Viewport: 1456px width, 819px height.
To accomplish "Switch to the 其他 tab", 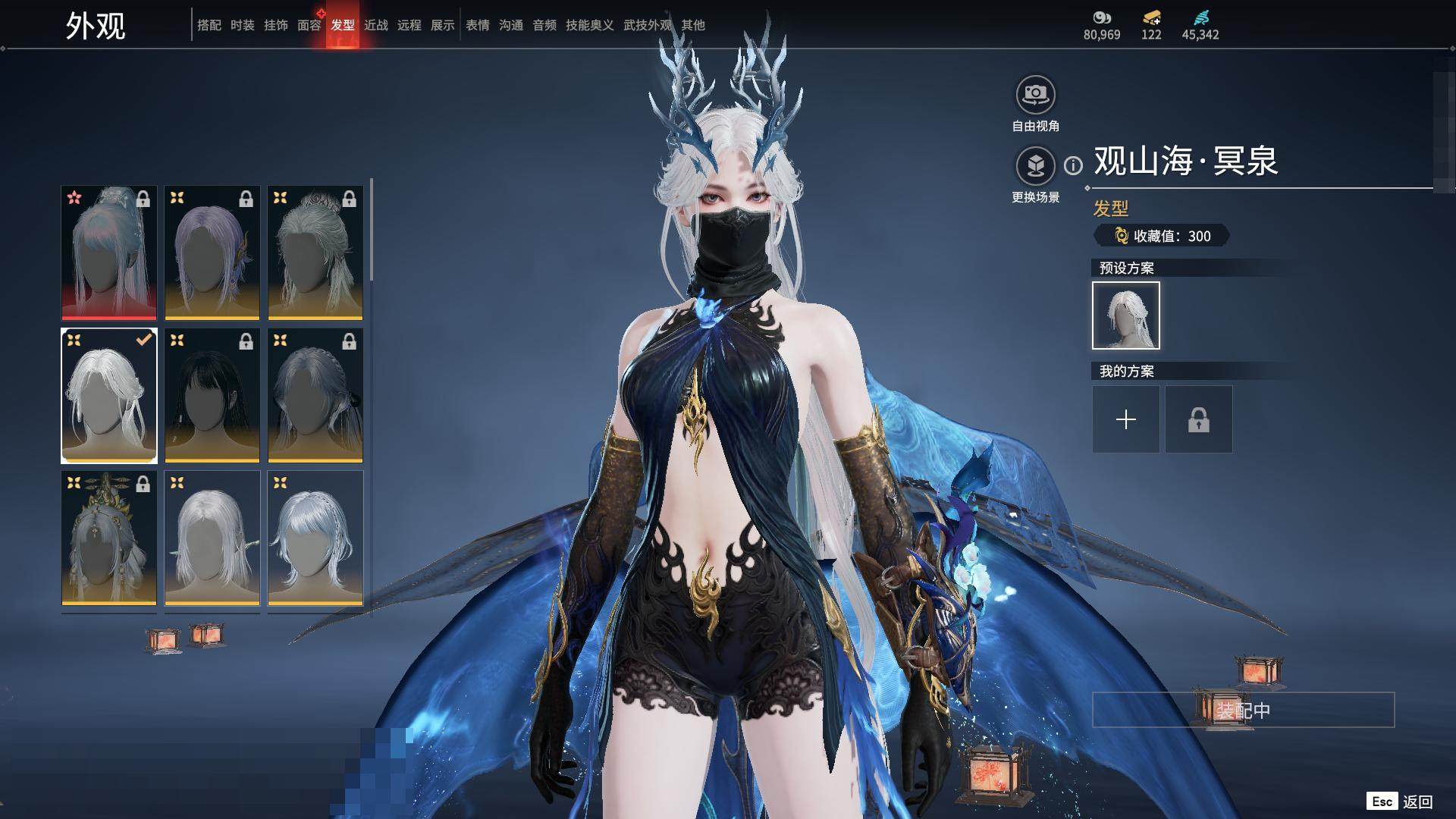I will click(692, 25).
